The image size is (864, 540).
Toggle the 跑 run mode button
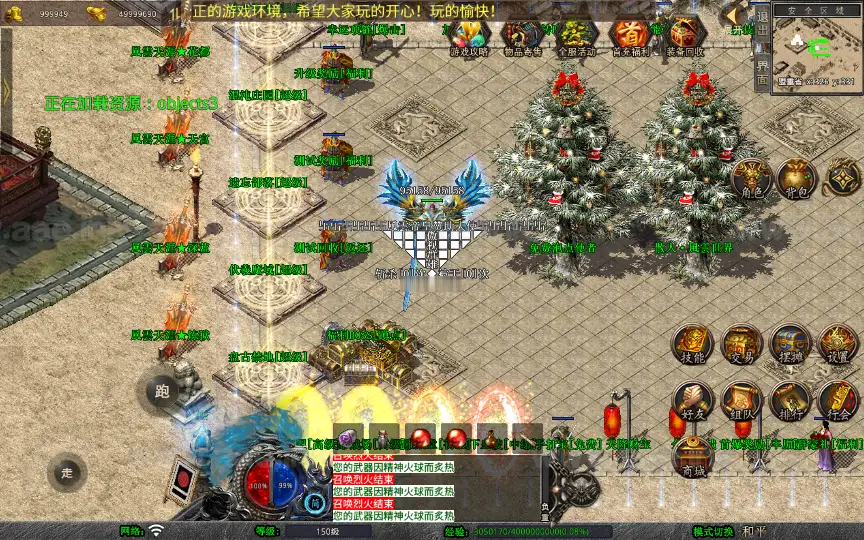[161, 392]
